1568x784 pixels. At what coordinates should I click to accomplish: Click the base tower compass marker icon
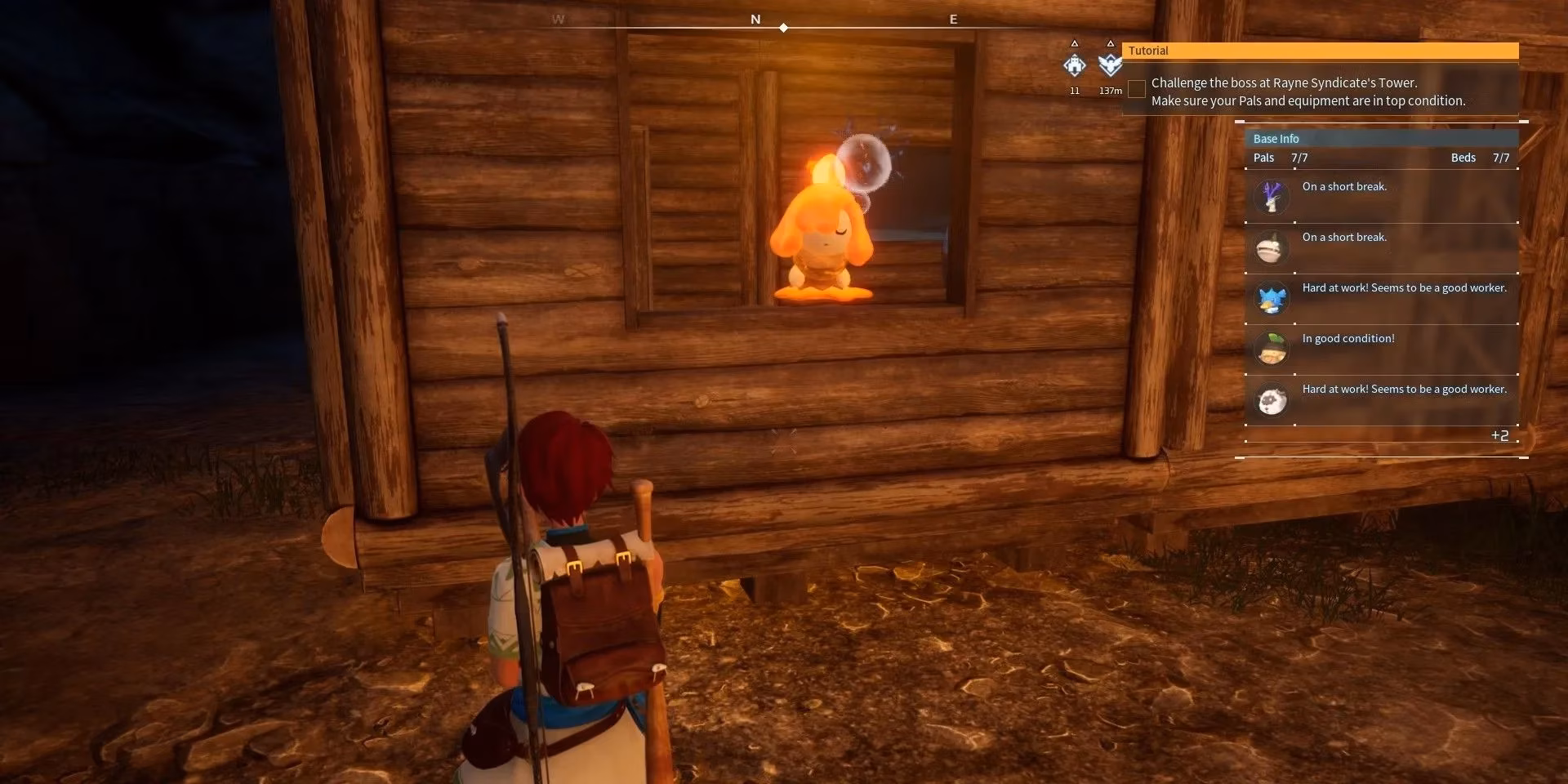pos(1075,65)
